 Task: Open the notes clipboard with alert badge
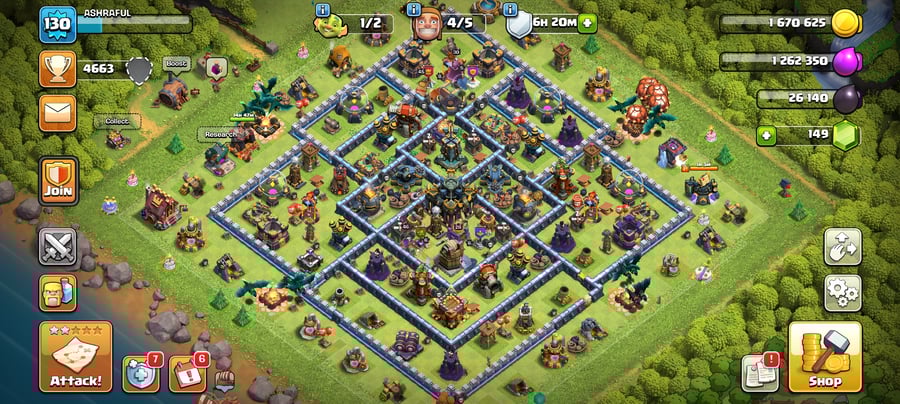point(760,373)
